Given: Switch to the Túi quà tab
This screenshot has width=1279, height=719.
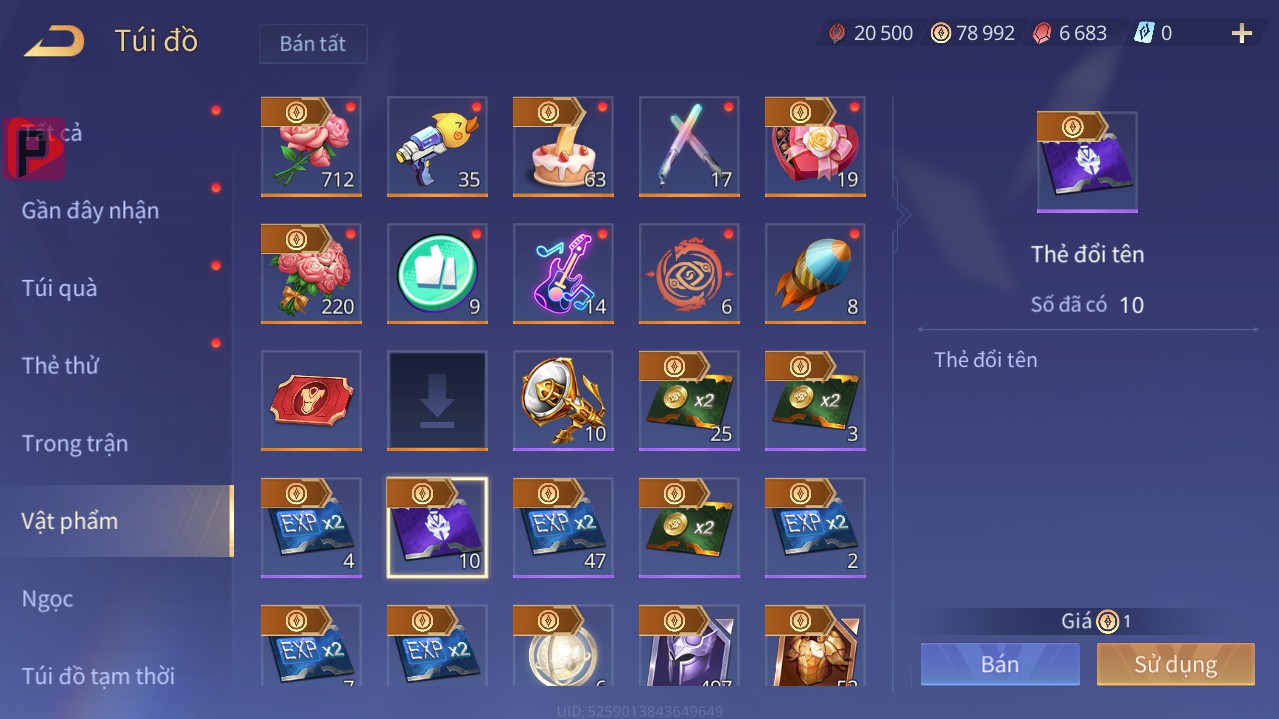Looking at the screenshot, I should point(60,288).
